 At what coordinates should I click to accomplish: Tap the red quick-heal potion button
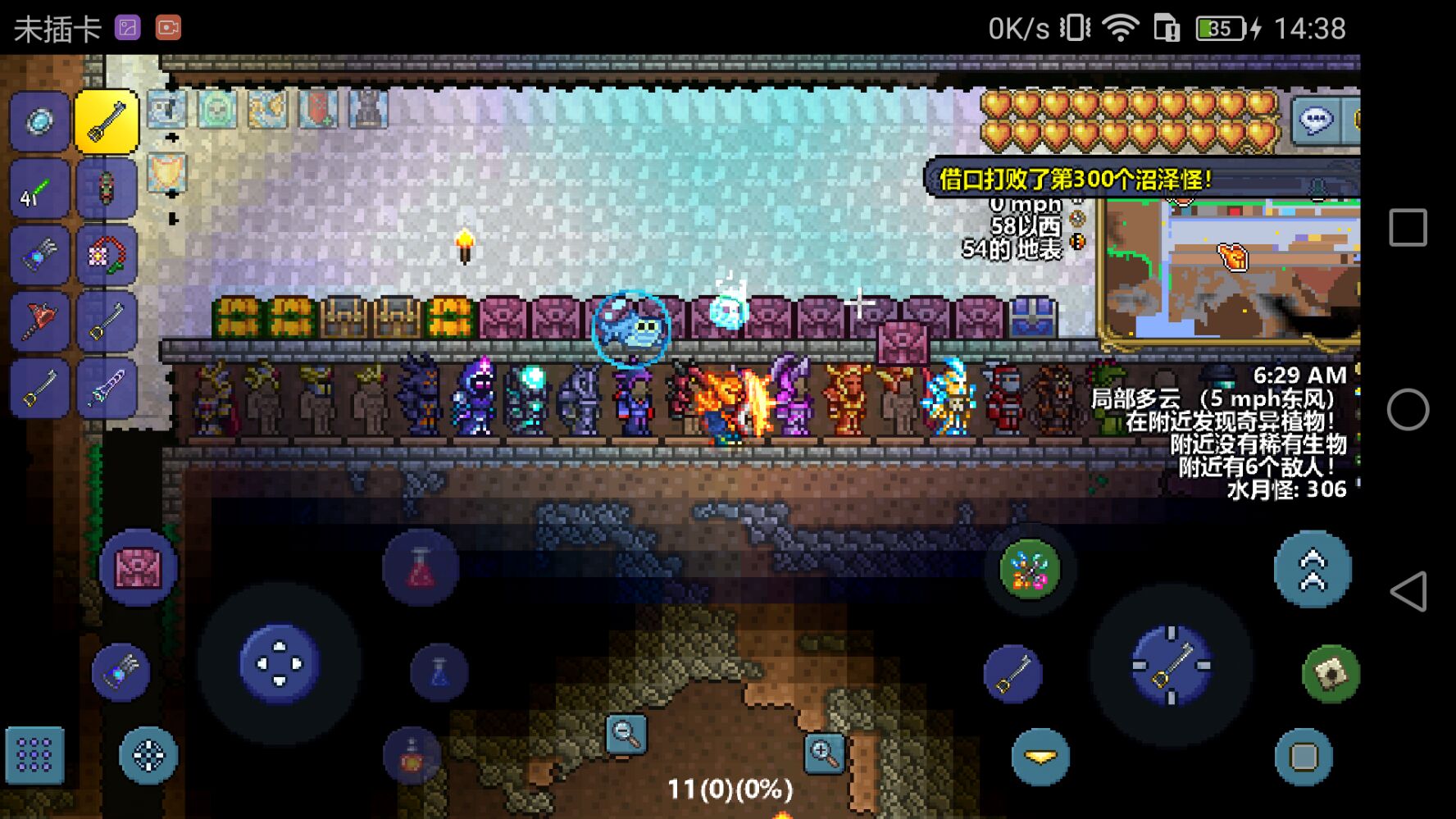click(x=421, y=568)
